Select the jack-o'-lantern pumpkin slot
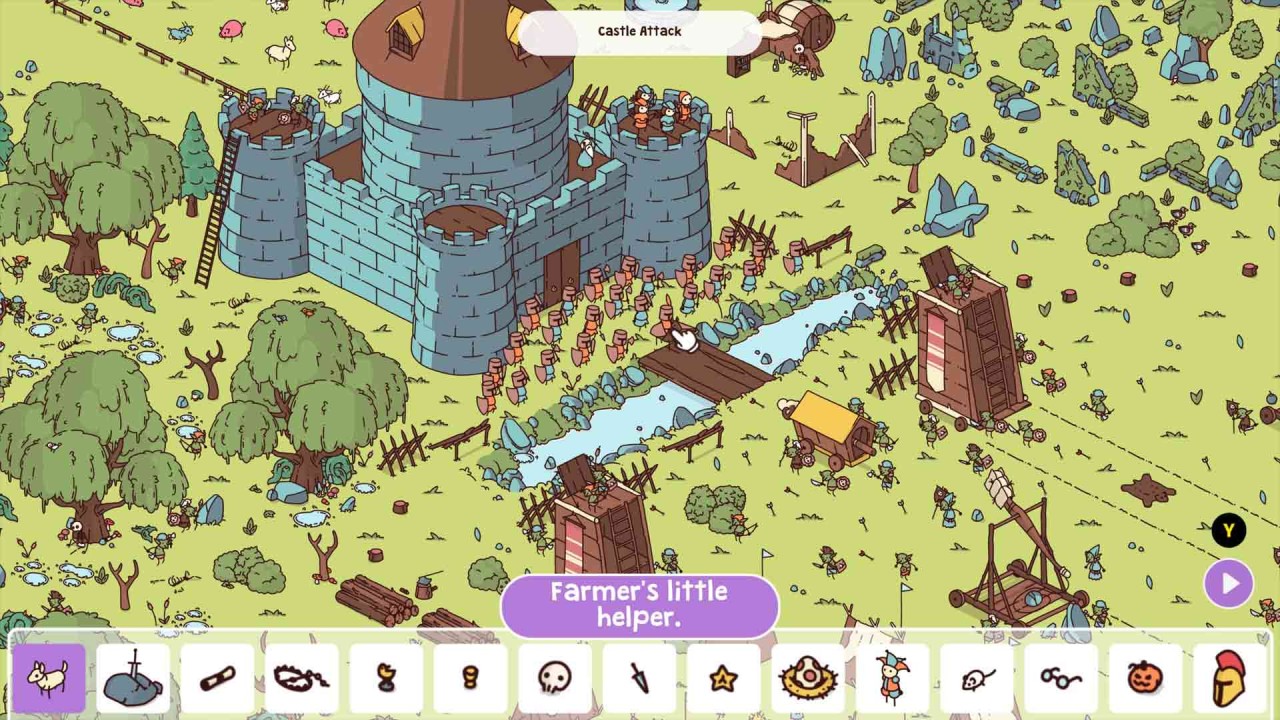This screenshot has height=720, width=1280. click(x=1144, y=679)
